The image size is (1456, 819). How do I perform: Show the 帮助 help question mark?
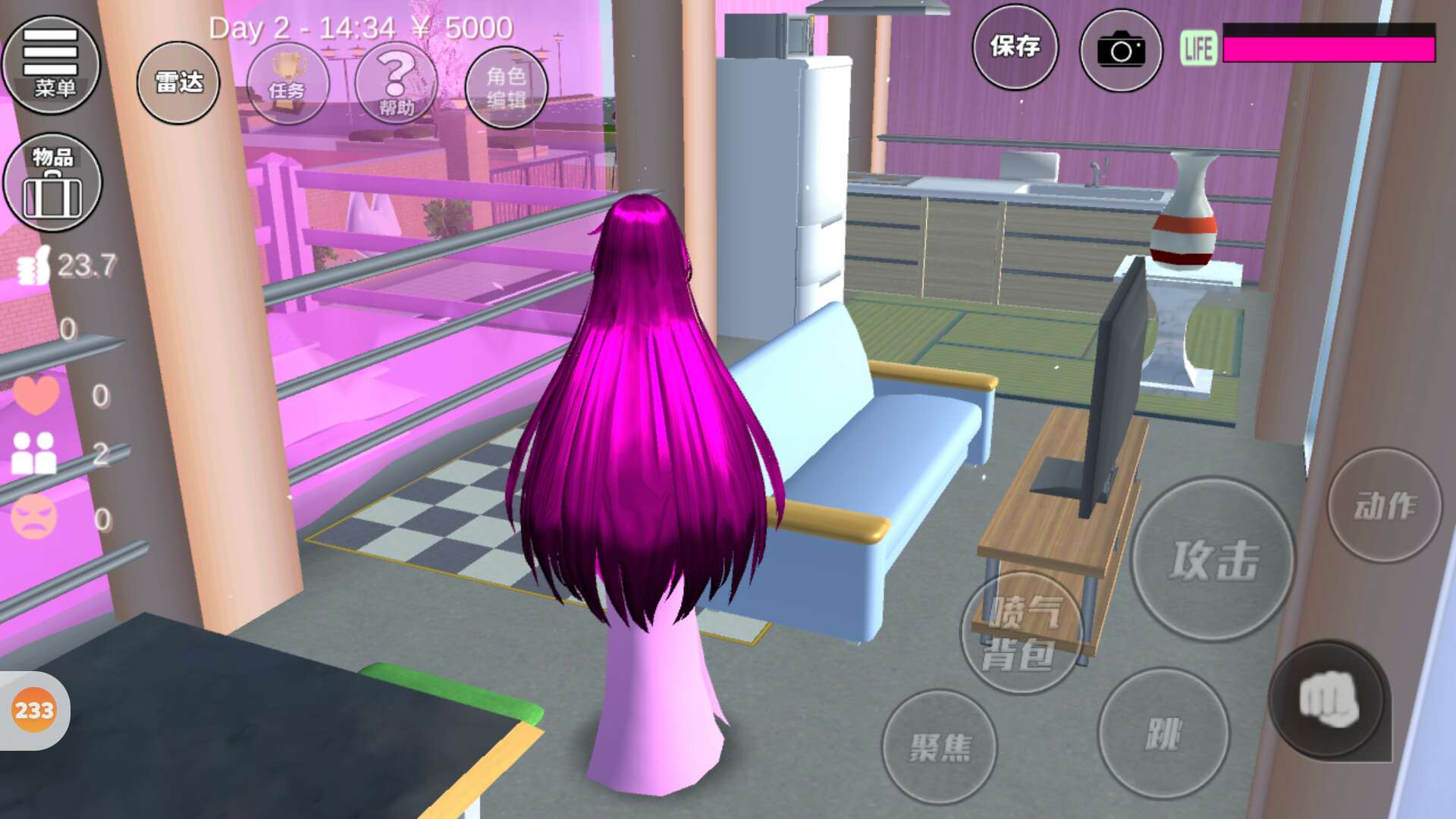396,83
